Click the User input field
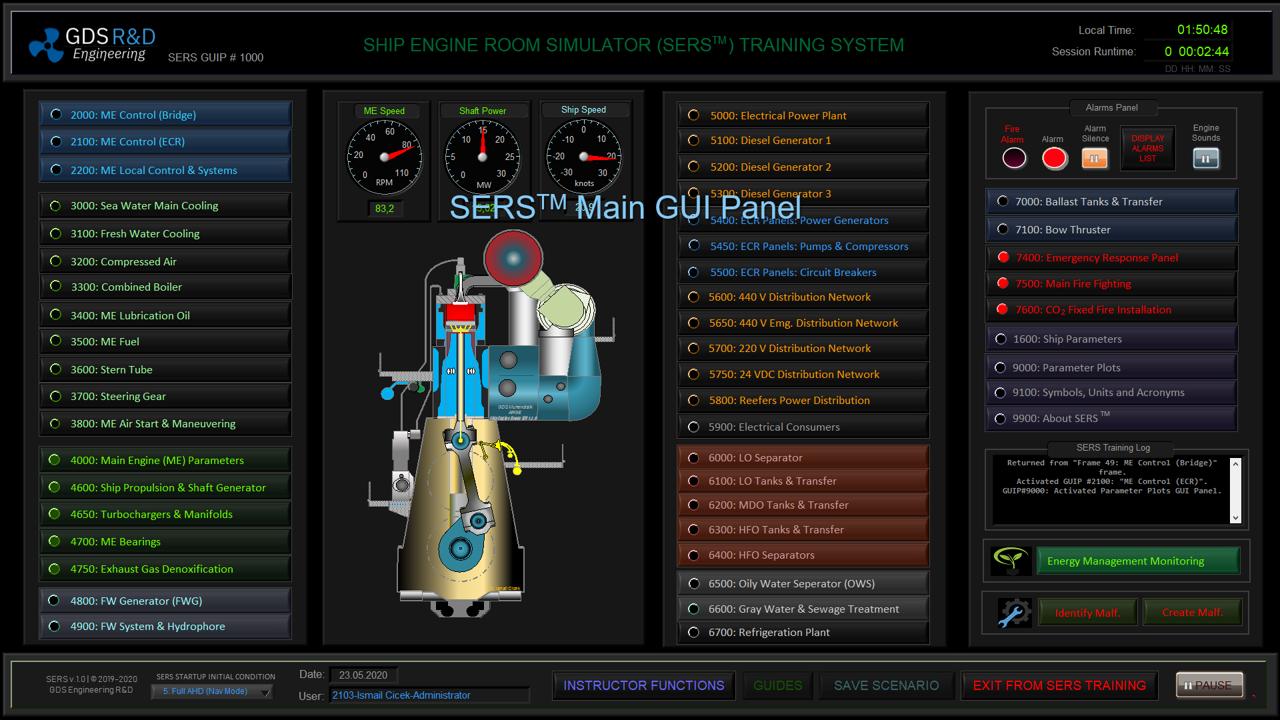Viewport: 1280px width, 720px height. tap(430, 695)
